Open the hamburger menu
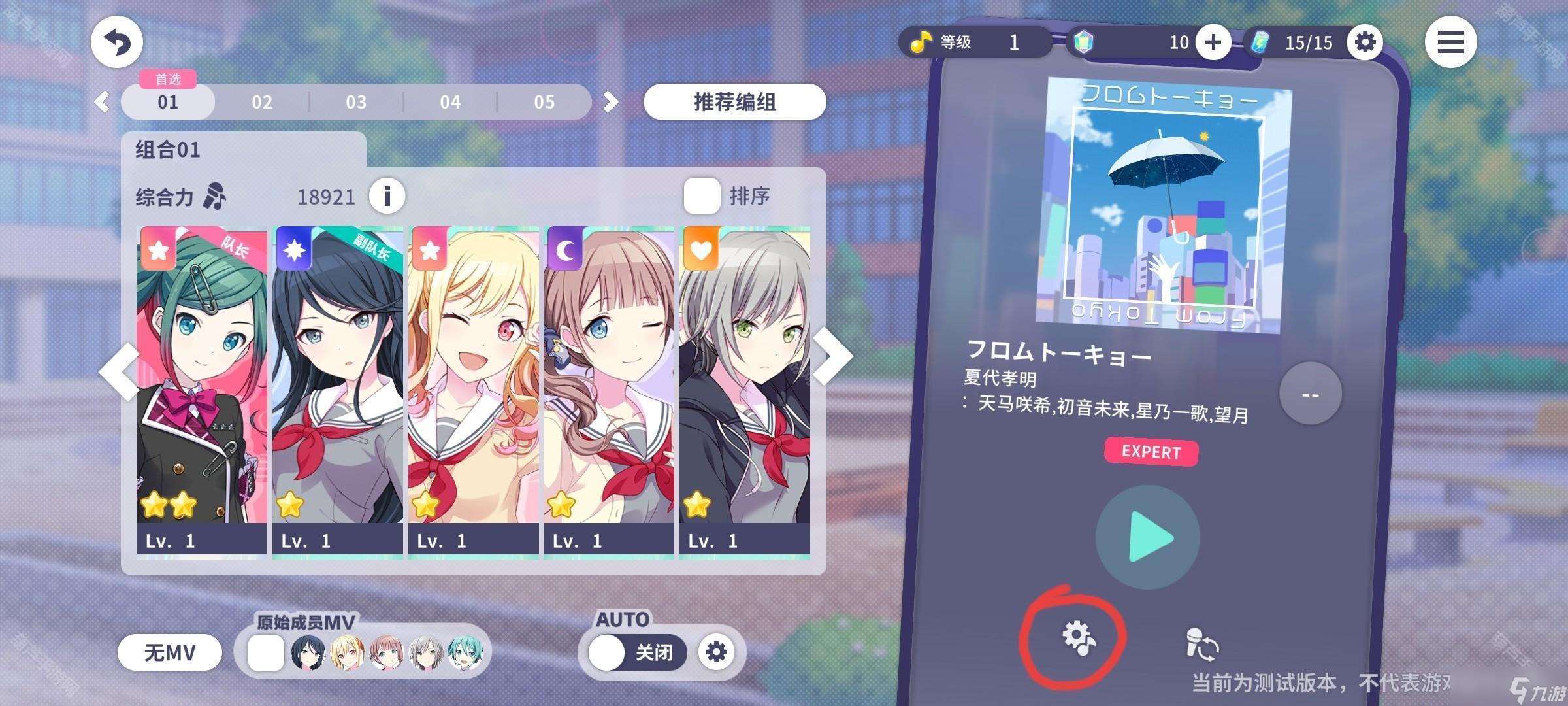This screenshot has height=706, width=1568. [x=1450, y=42]
